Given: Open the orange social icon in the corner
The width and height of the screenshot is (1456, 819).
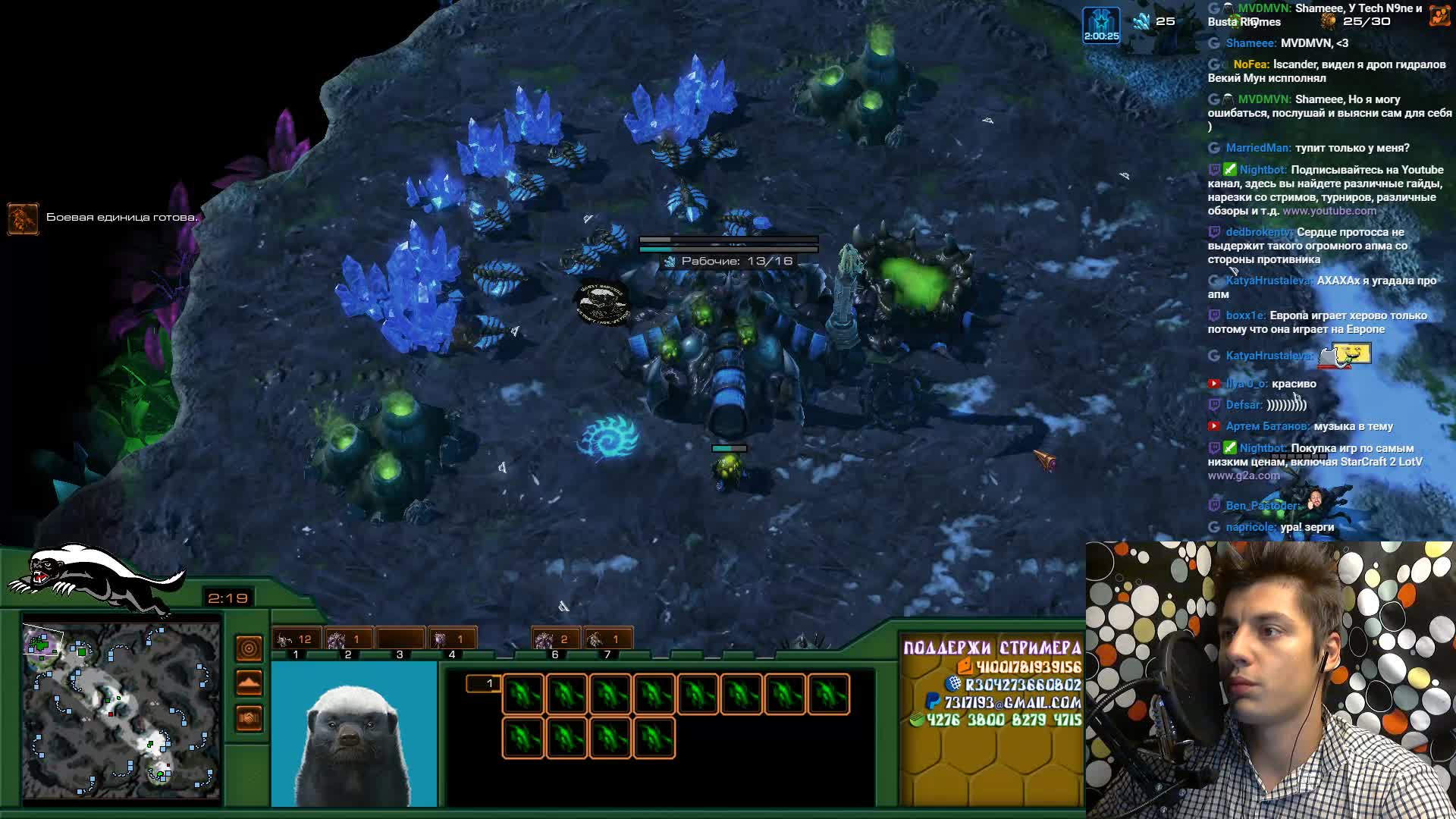Looking at the screenshot, I should tap(1439, 16).
